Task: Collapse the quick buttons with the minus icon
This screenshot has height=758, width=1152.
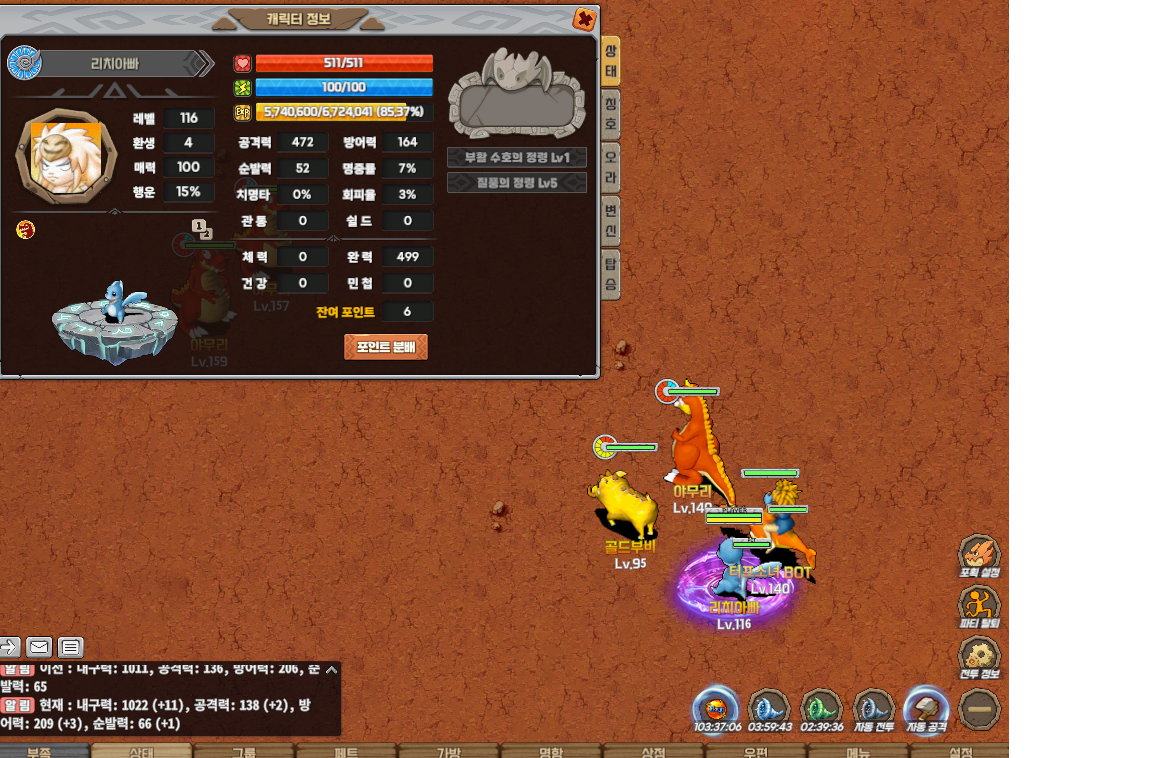Action: coord(979,709)
